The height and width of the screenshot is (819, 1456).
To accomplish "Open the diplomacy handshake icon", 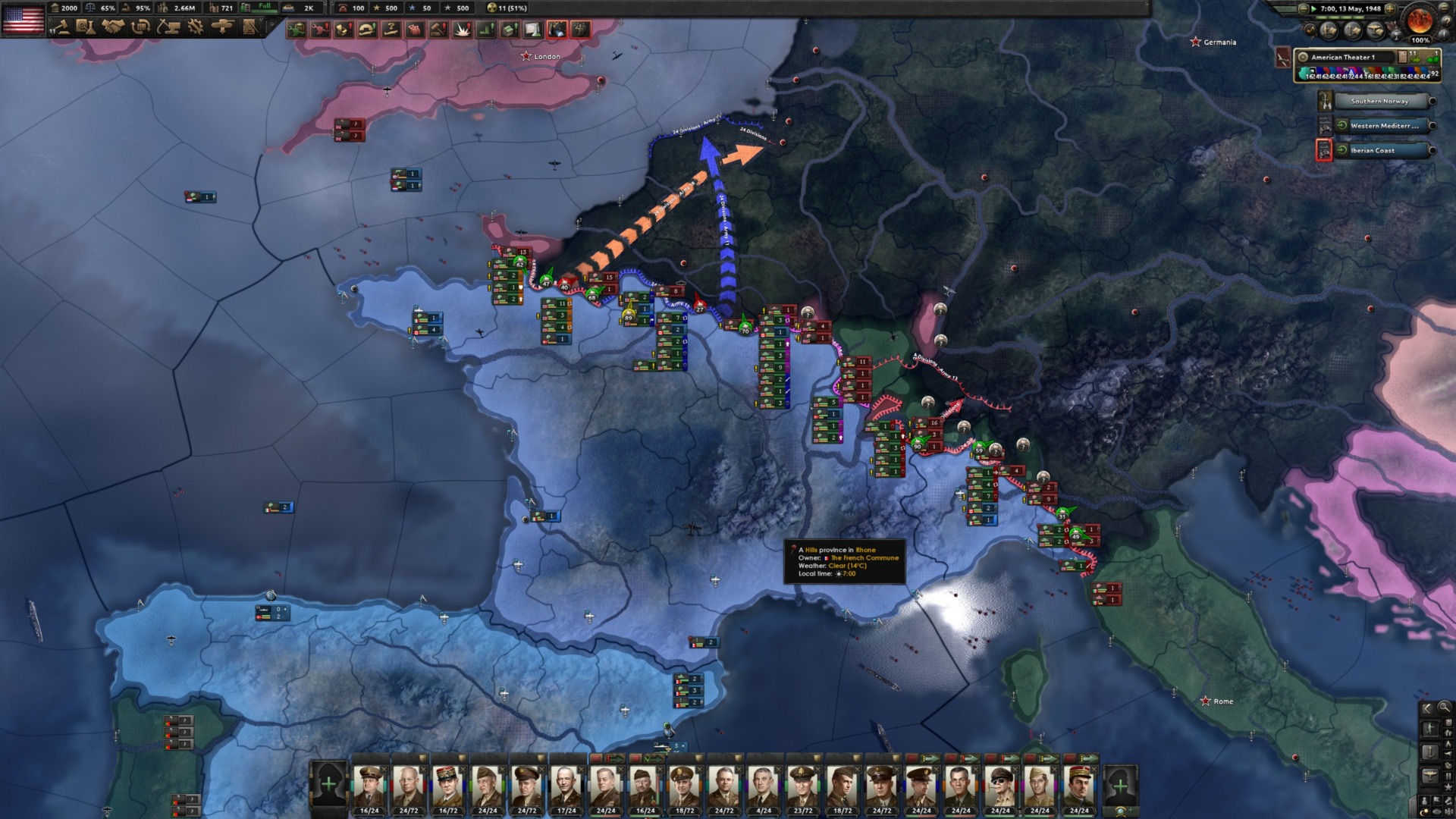I will coord(111,26).
